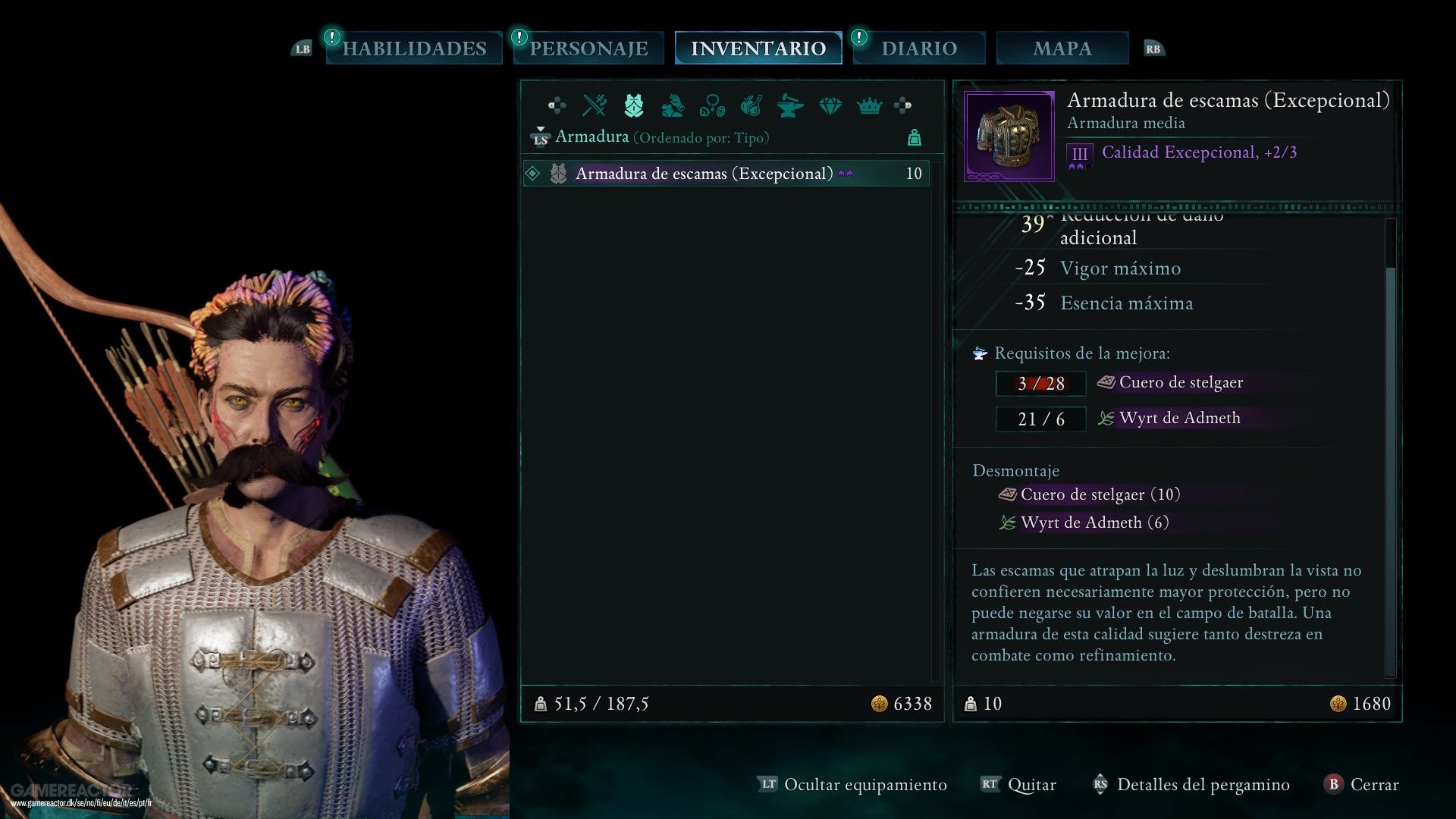This screenshot has height=819, width=1456.
Task: Choose the crown category filter
Action: (869, 105)
